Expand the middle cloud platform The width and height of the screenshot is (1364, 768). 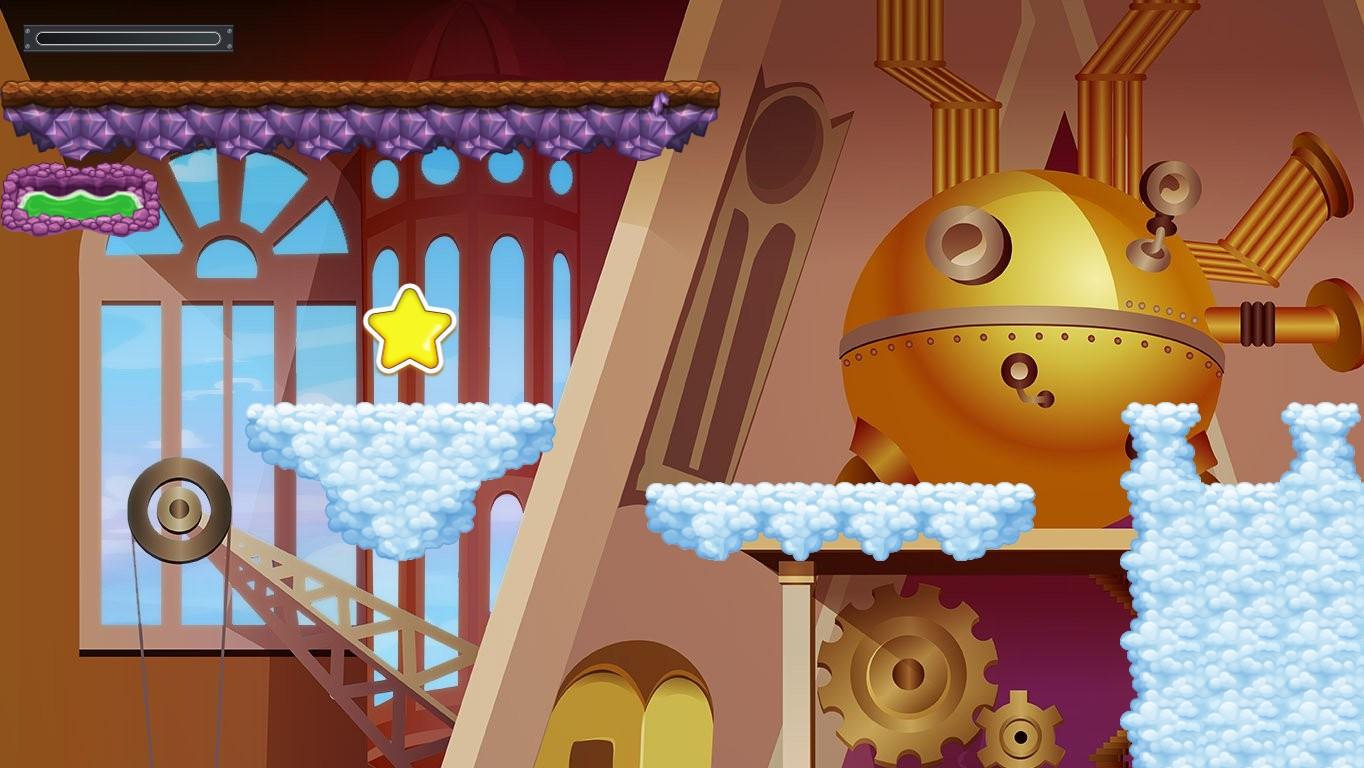click(x=845, y=510)
